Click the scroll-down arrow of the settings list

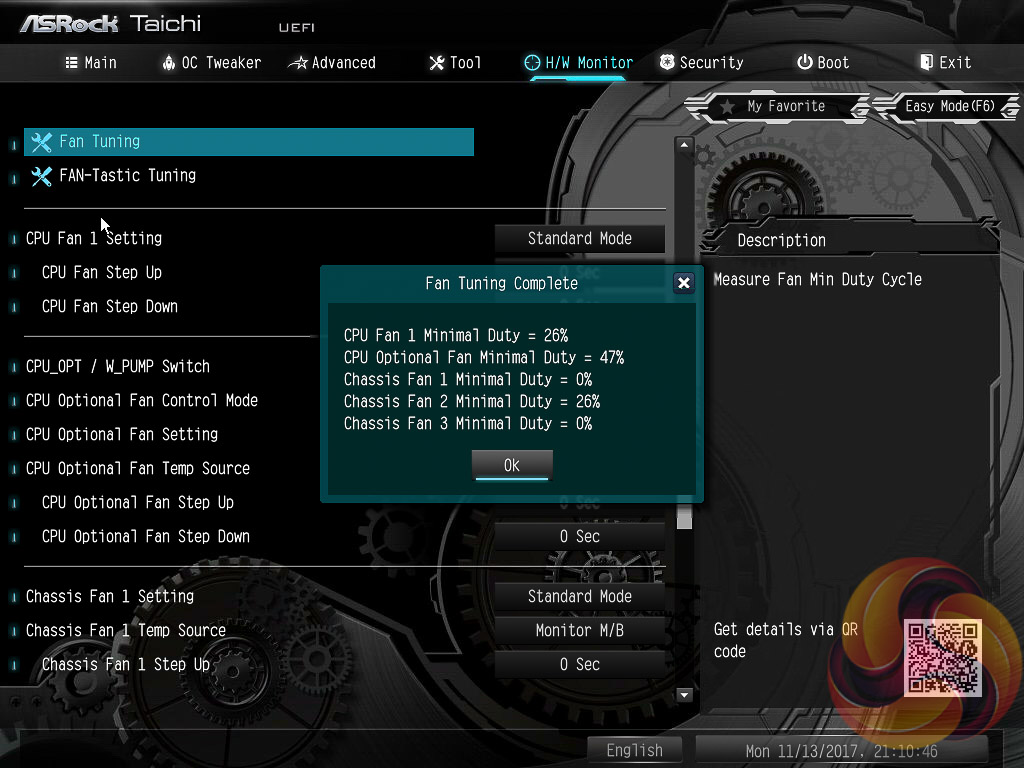pyautogui.click(x=685, y=694)
